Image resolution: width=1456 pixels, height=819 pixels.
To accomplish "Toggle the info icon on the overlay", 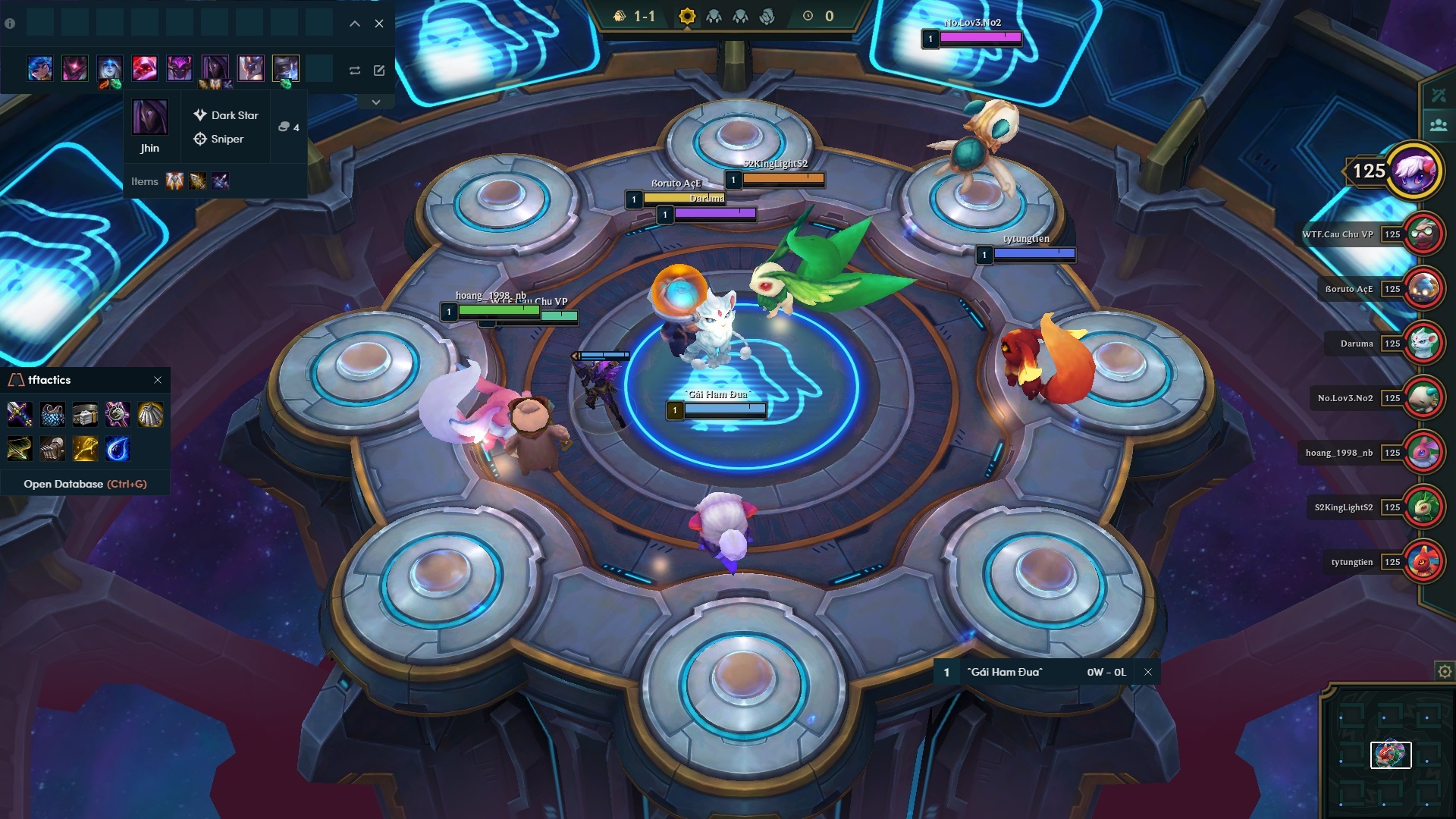I will pos(8,24).
